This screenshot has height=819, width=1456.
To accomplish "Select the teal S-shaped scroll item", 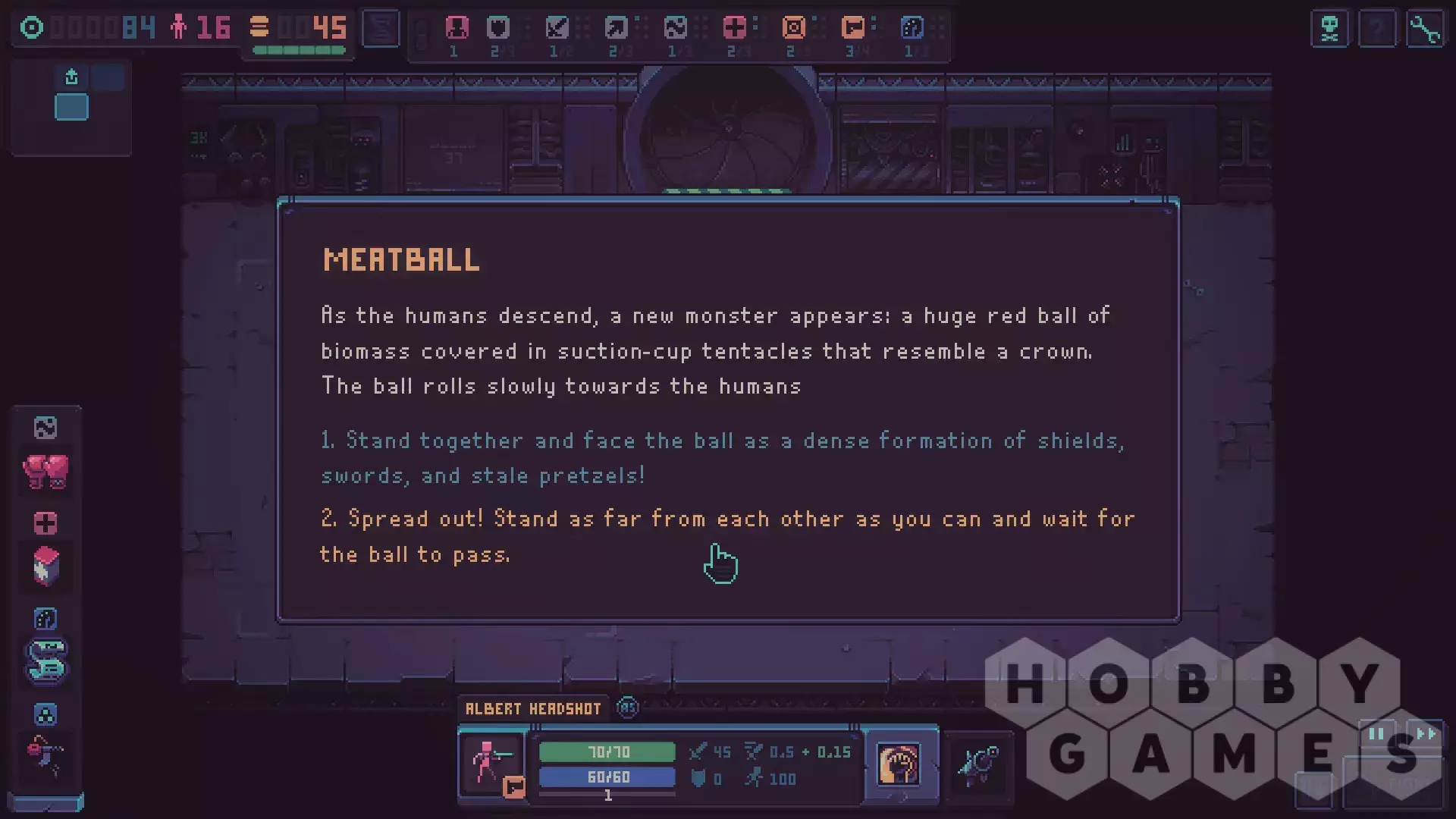I will (45, 661).
